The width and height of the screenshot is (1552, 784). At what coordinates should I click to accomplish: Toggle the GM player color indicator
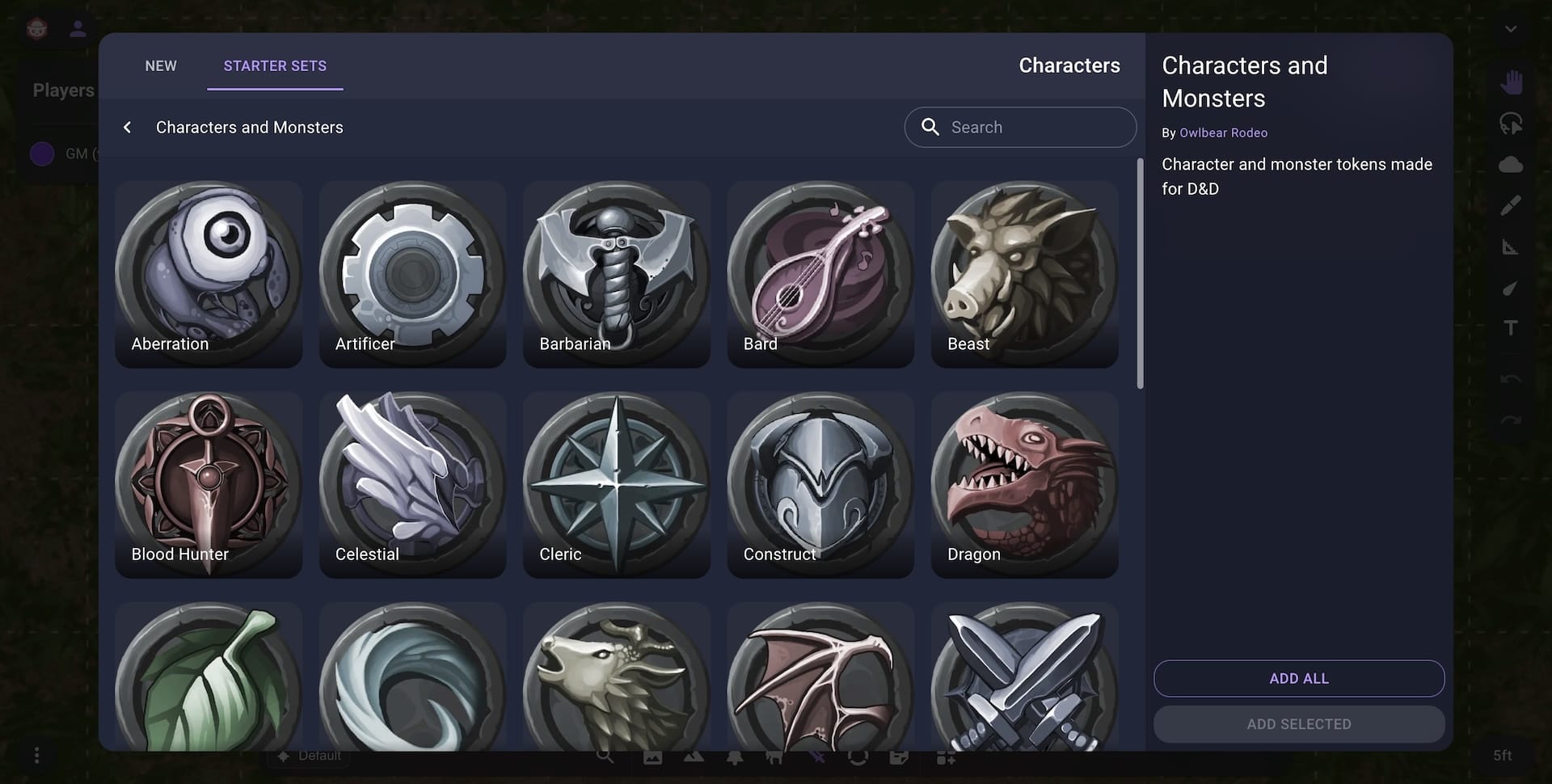click(x=41, y=154)
